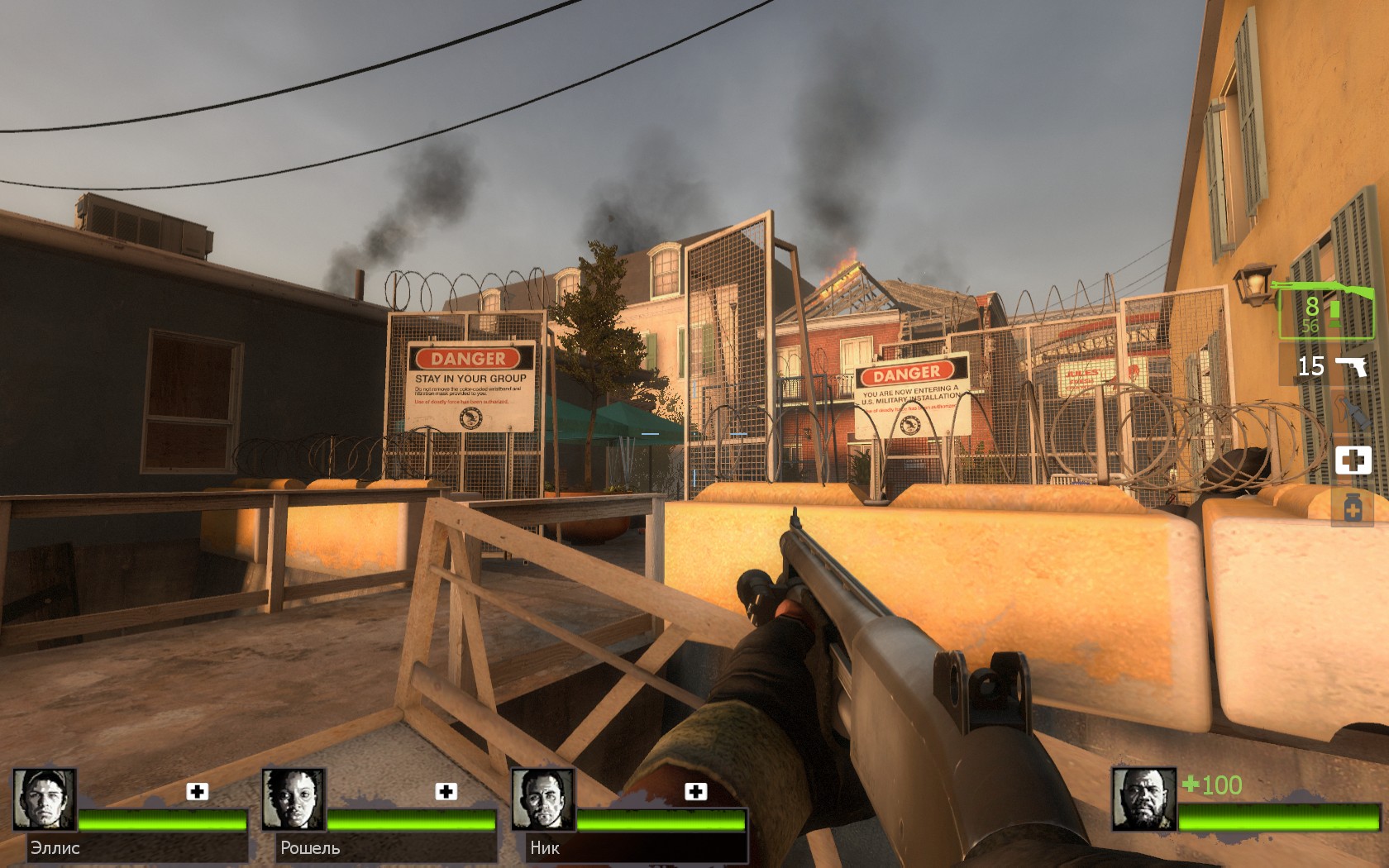Click Nick's teammate portrait
1389x868 pixels.
tap(542, 799)
